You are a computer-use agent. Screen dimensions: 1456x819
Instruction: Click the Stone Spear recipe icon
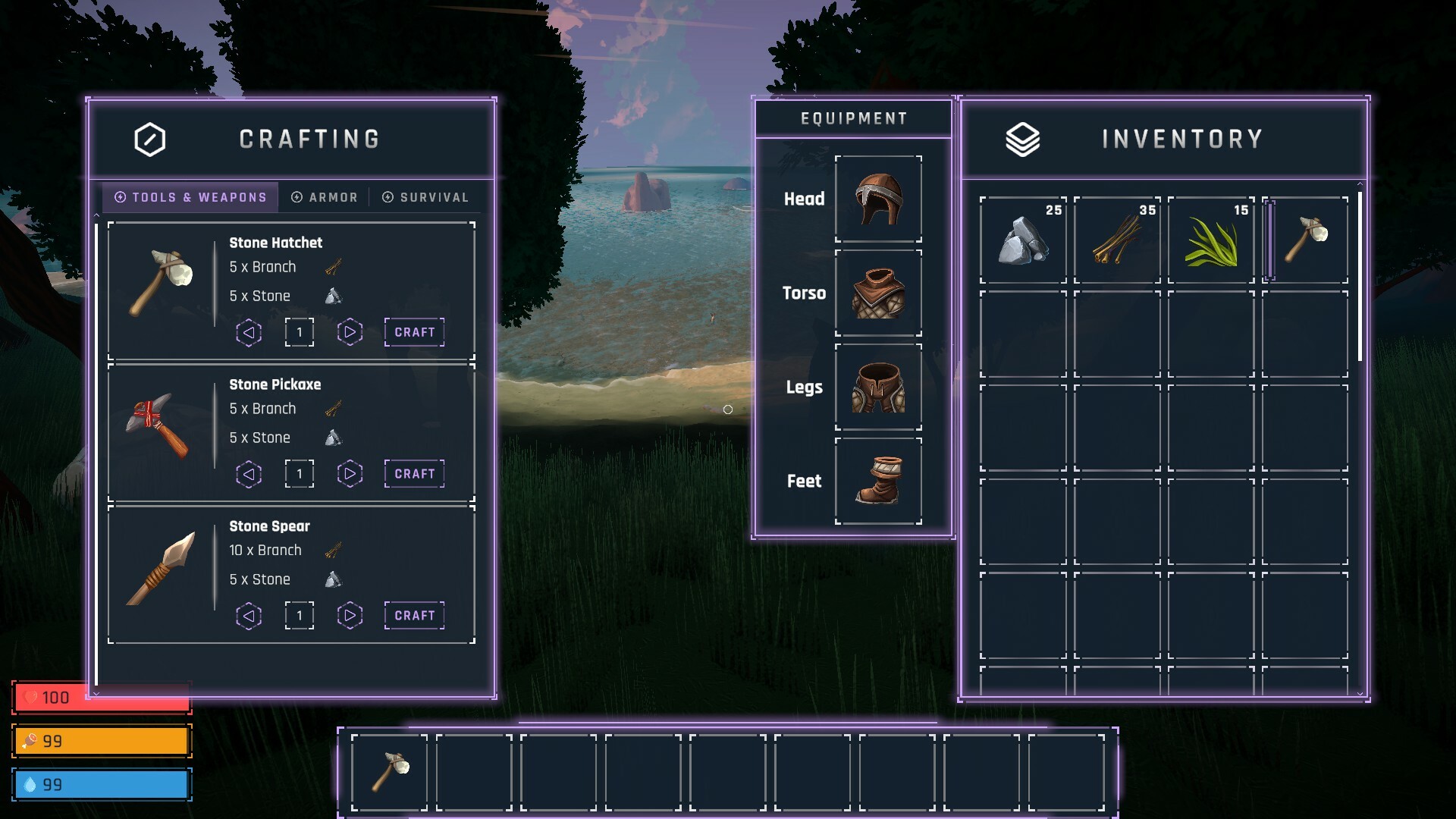point(161,569)
